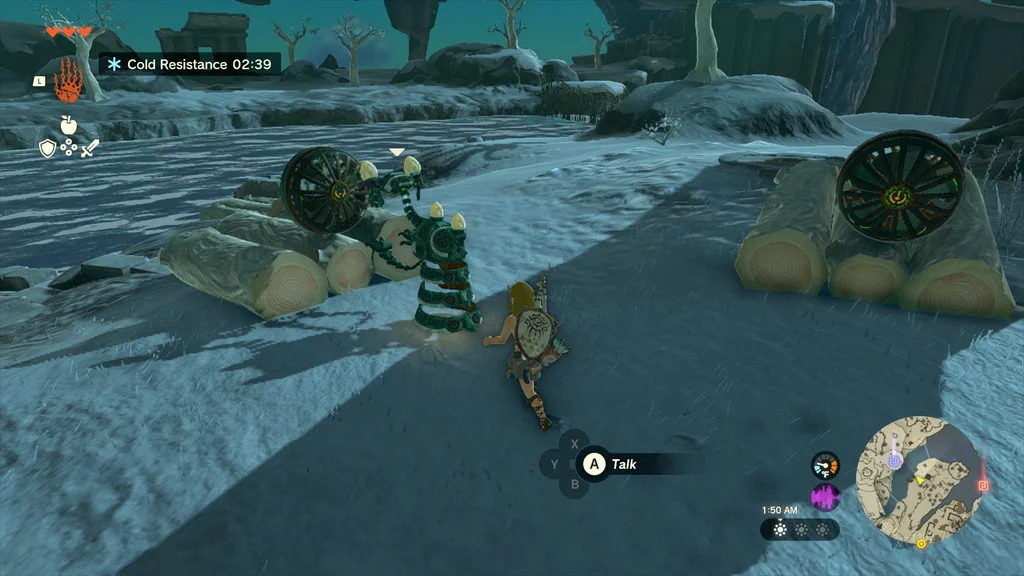Click the purple sound wave noise indicator

click(825, 497)
